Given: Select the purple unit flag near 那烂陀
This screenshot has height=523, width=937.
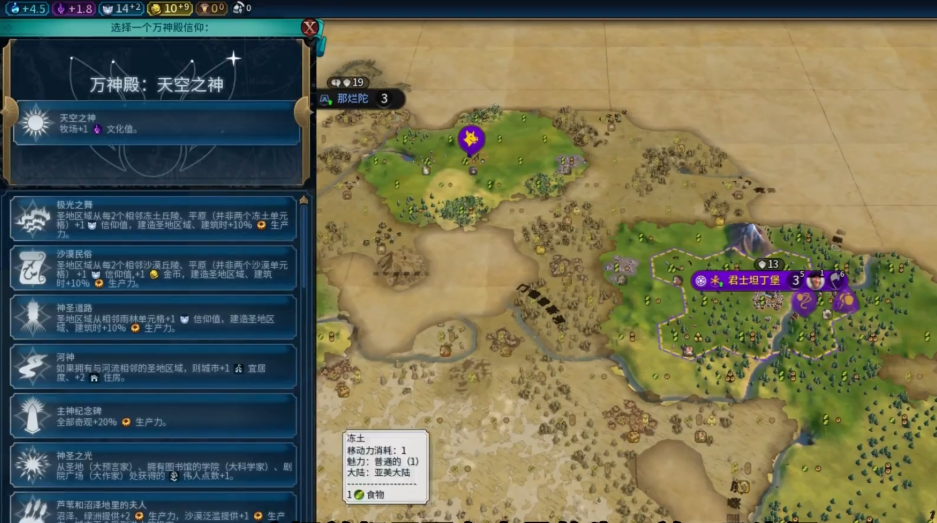Looking at the screenshot, I should (x=470, y=139).
